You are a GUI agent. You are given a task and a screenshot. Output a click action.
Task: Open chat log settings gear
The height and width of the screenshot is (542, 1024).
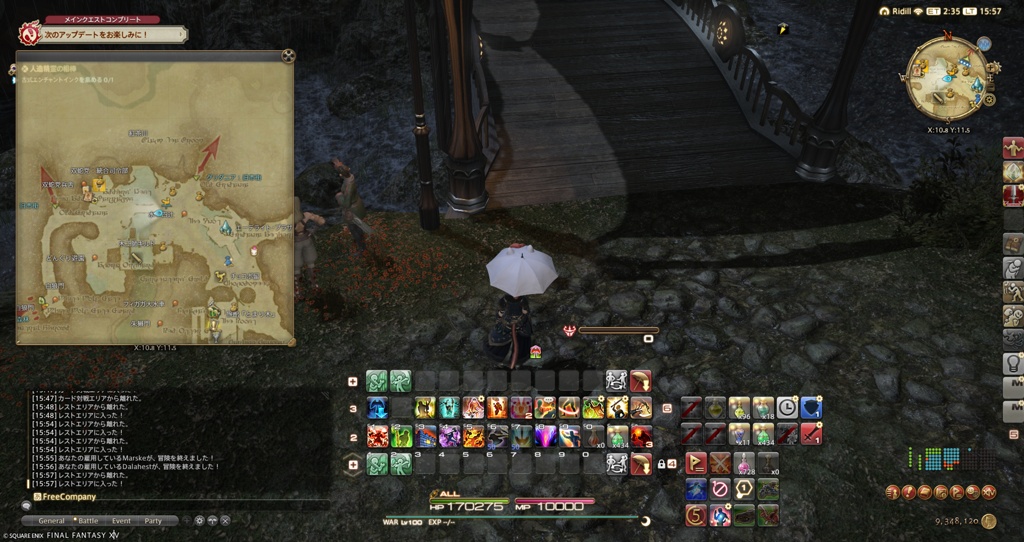(199, 521)
